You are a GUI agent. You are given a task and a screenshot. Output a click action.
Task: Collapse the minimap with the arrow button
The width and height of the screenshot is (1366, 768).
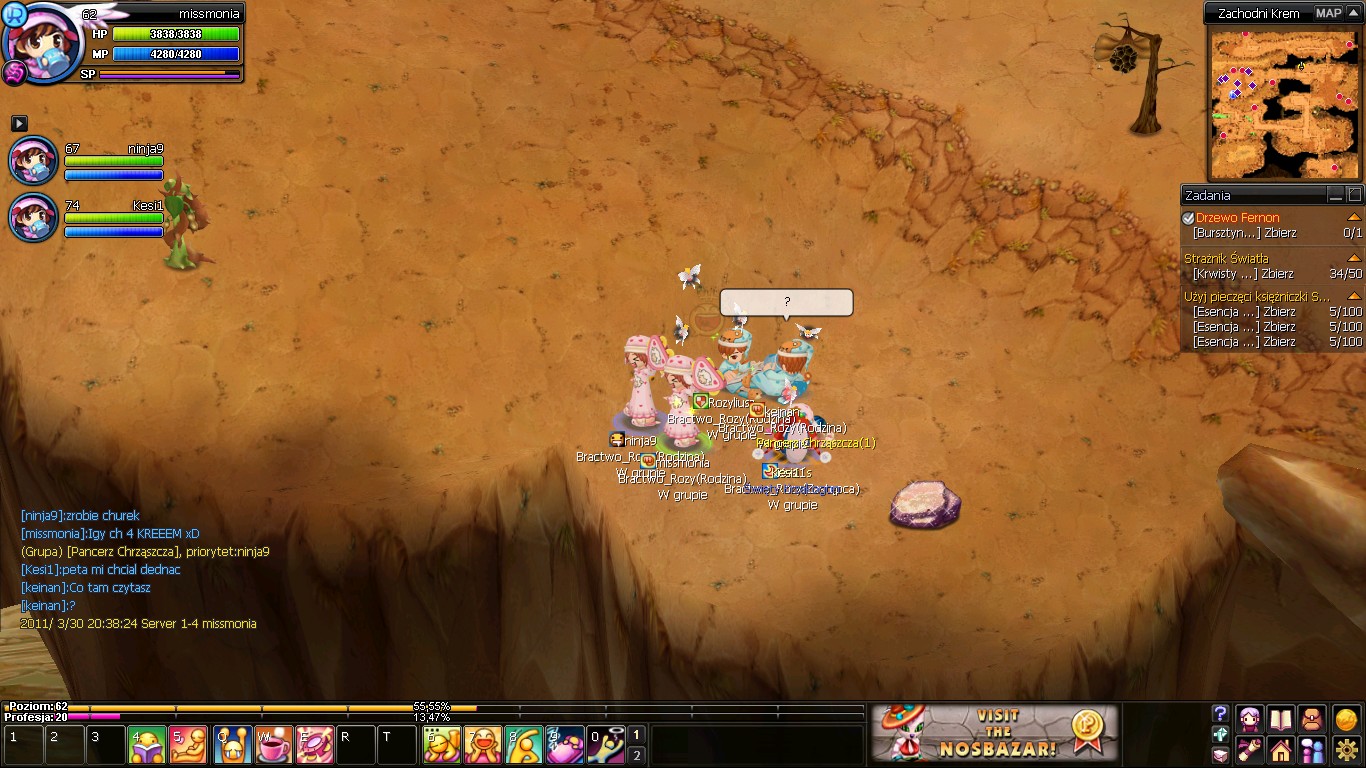(1353, 13)
